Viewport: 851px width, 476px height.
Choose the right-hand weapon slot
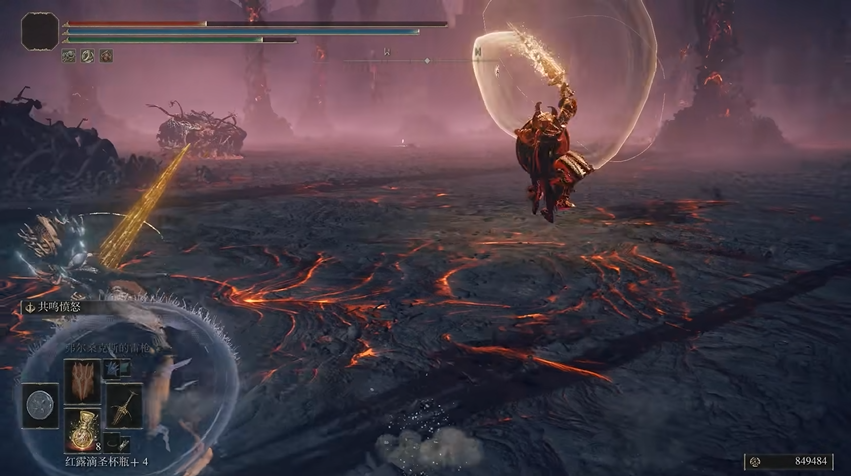click(x=123, y=405)
